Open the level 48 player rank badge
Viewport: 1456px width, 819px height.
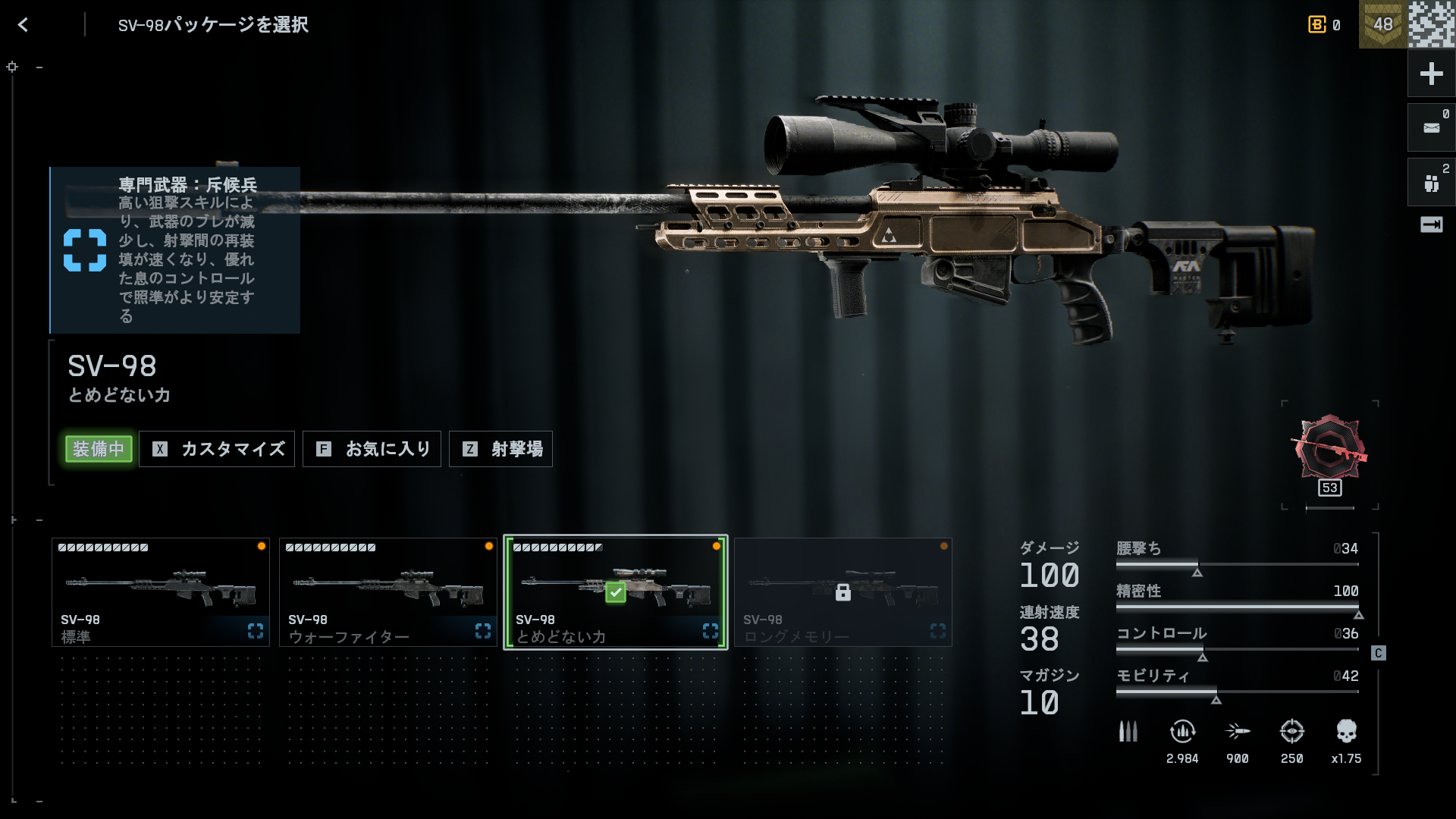point(1382,24)
